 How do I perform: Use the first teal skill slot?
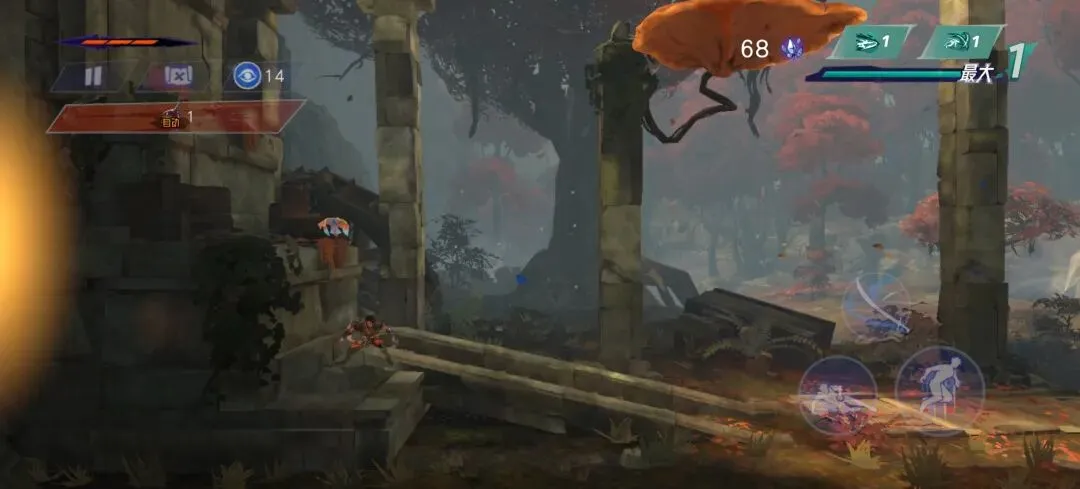(x=871, y=42)
